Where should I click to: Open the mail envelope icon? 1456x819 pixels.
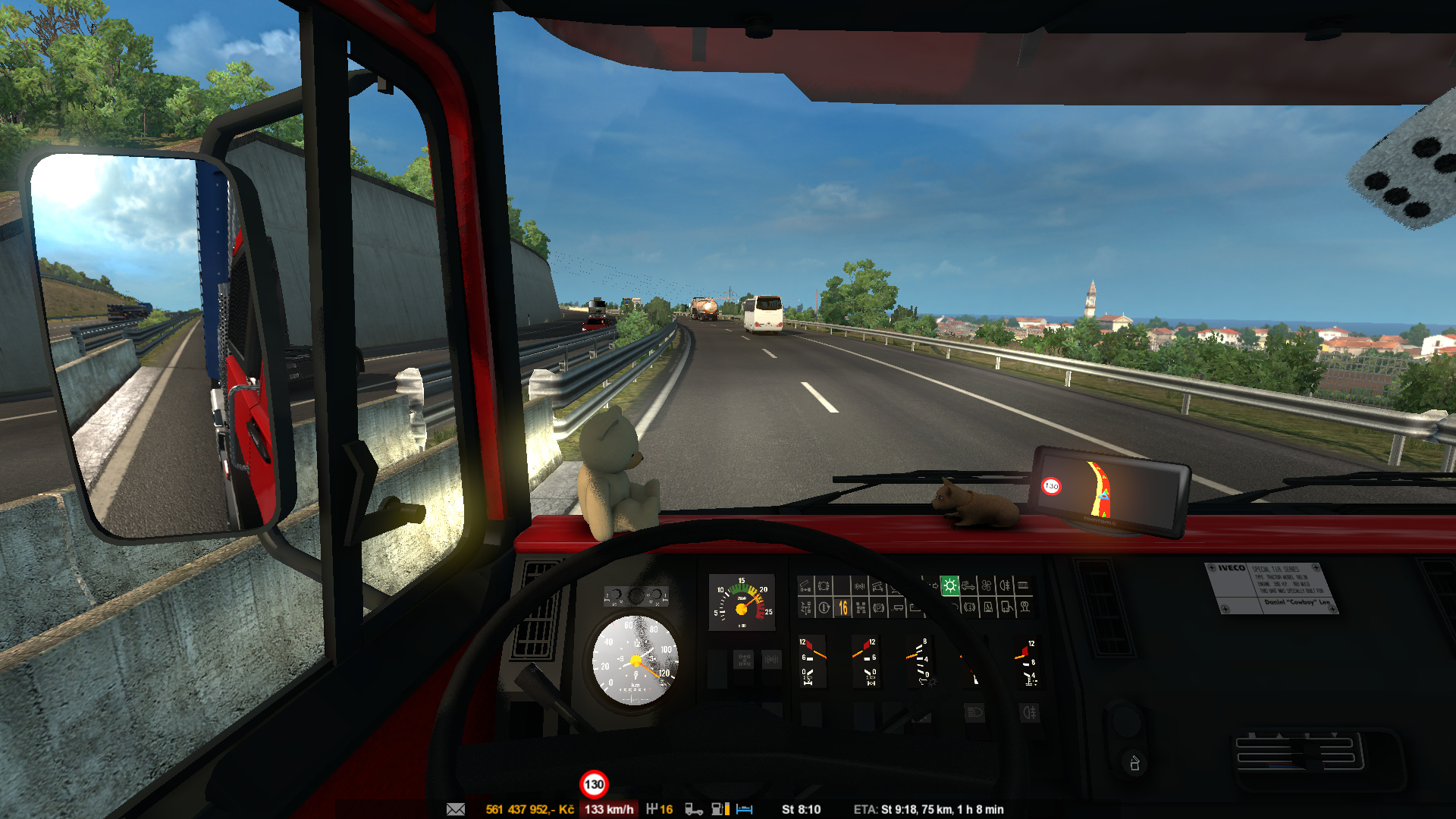456,809
